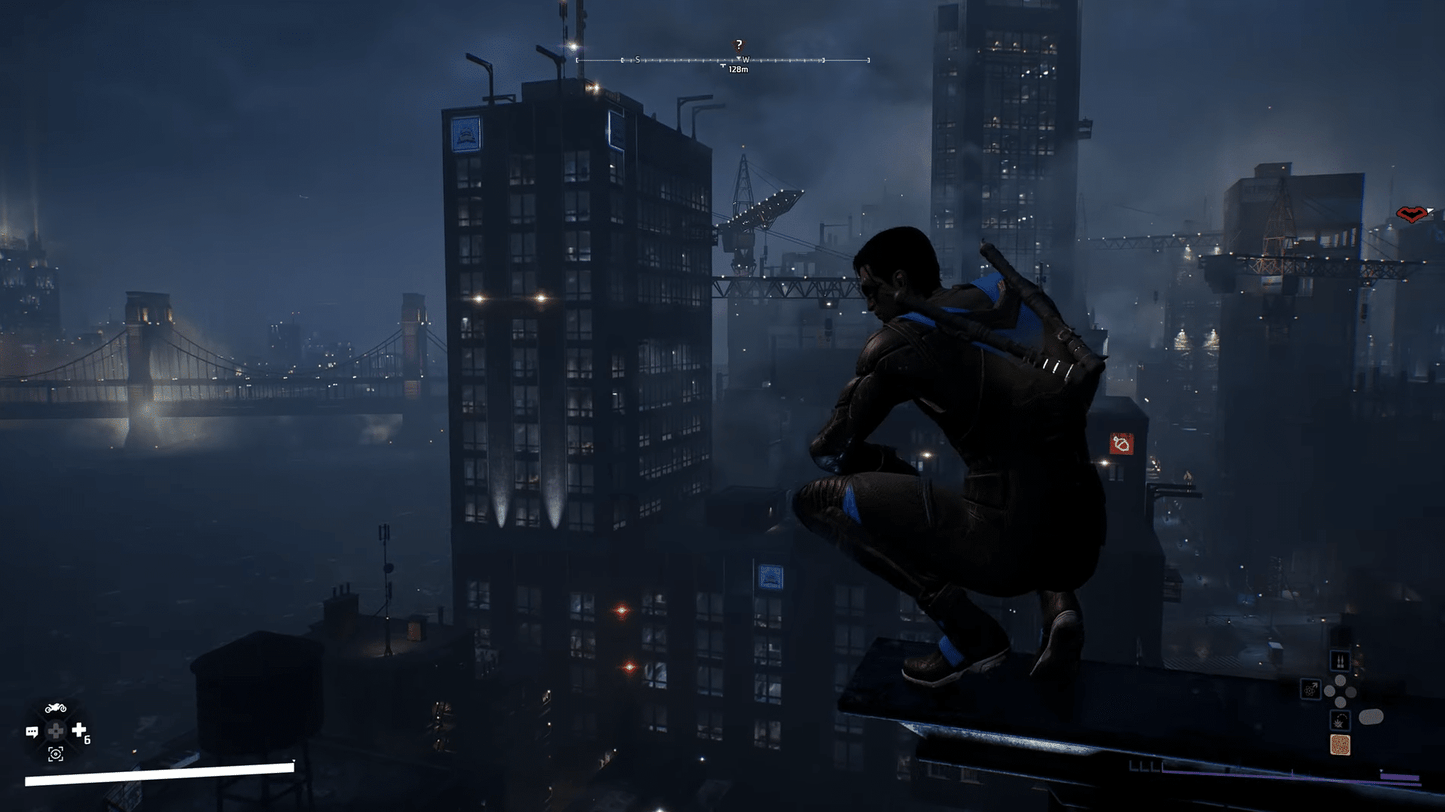Open the speech bubble emote shortcut

click(x=32, y=732)
